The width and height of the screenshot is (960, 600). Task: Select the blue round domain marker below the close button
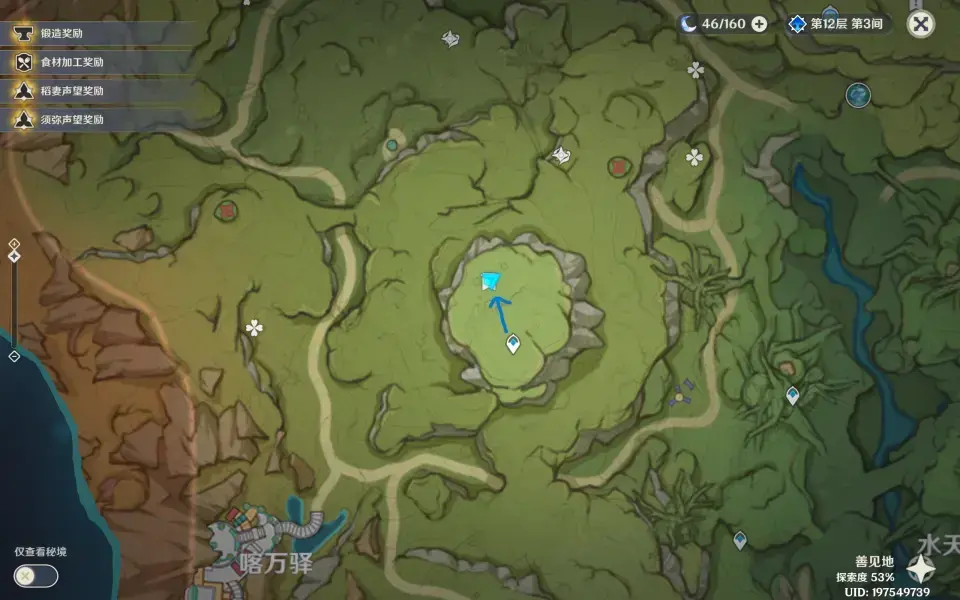coord(858,95)
